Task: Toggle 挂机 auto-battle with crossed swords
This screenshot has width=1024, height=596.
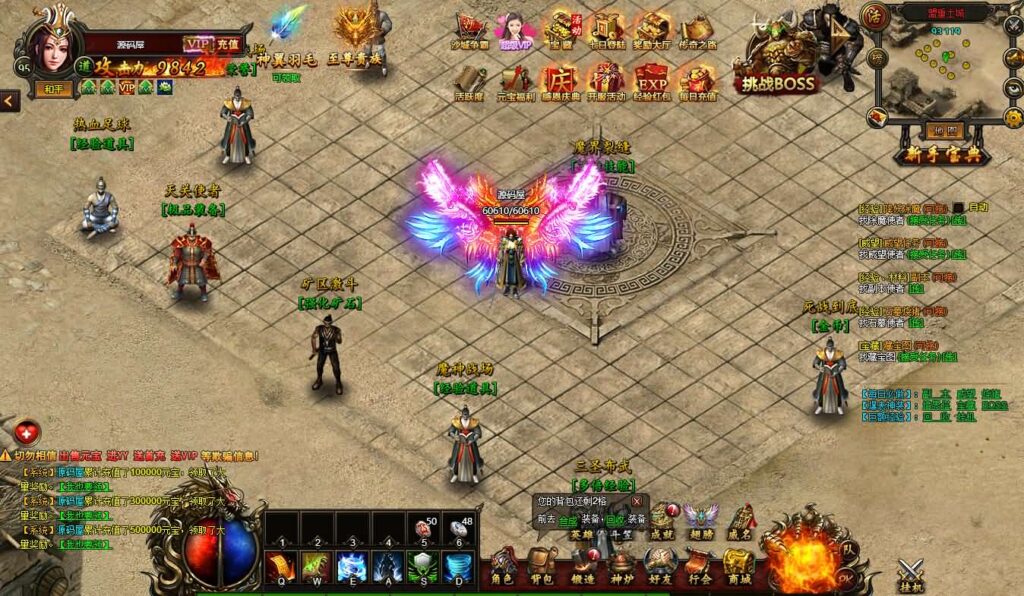Action: [x=911, y=574]
